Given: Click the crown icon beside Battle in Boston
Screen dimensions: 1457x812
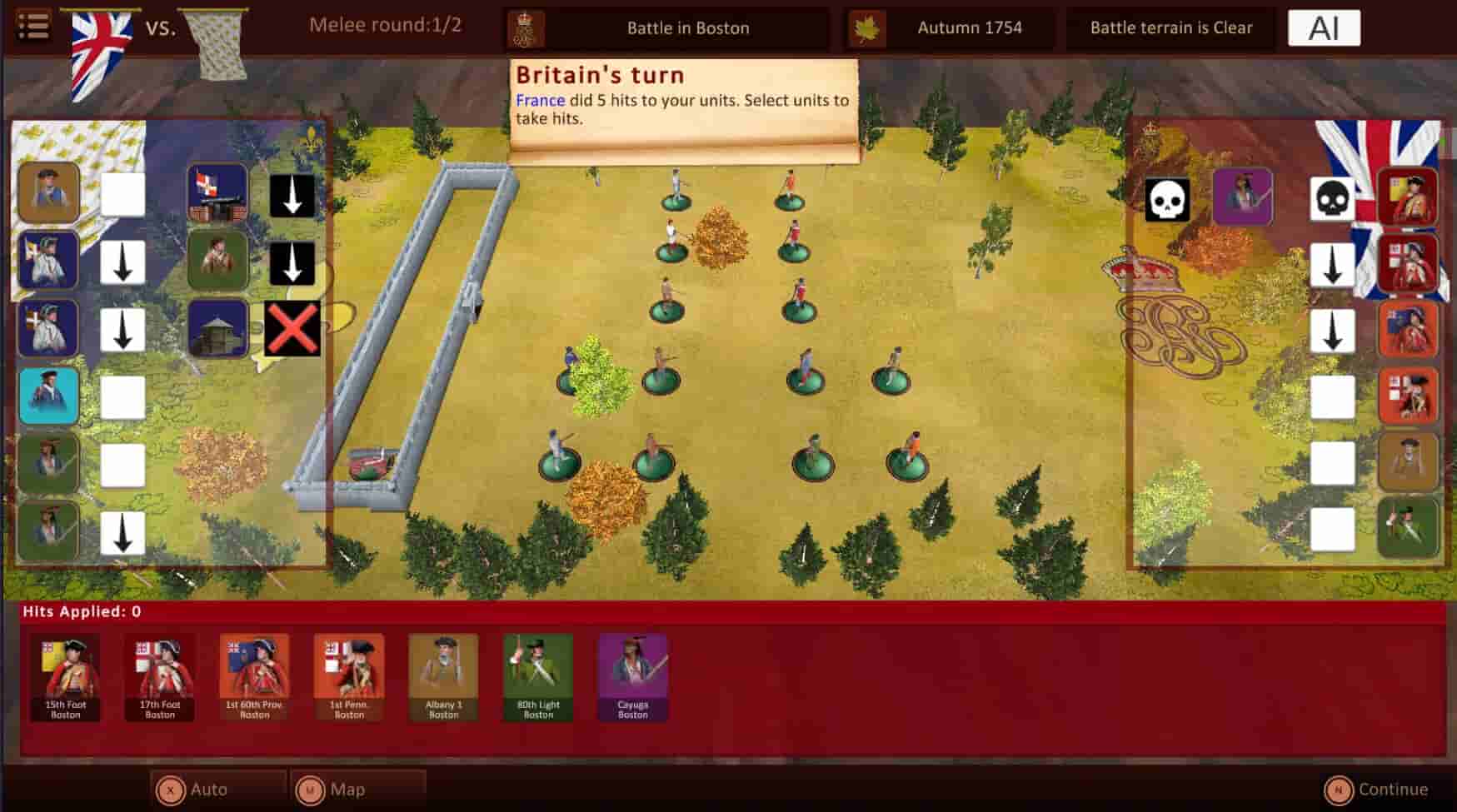Looking at the screenshot, I should point(525,27).
